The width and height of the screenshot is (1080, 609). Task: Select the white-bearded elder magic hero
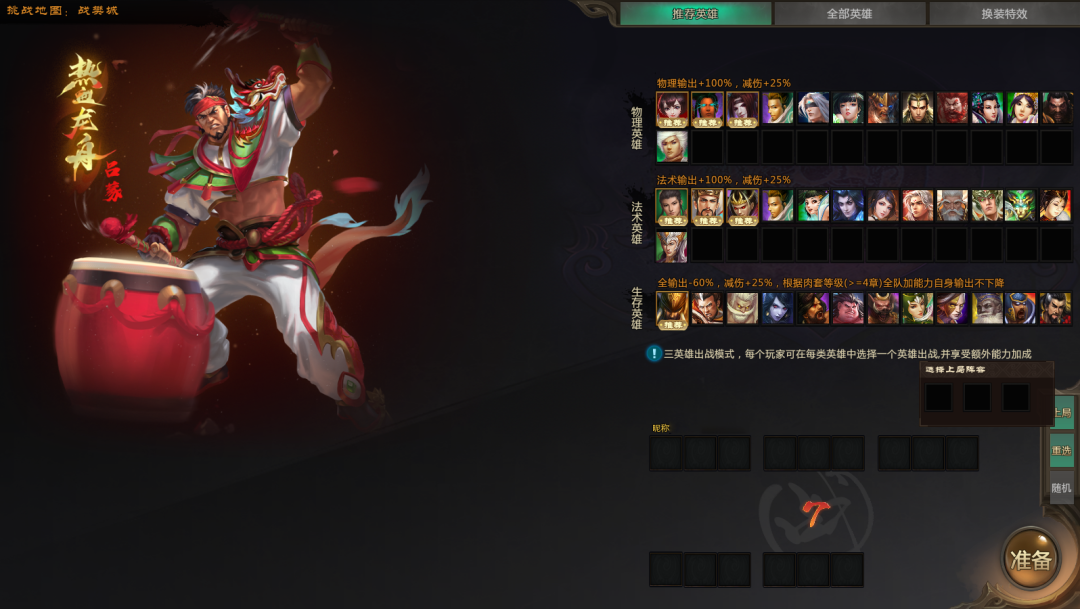[x=952, y=206]
